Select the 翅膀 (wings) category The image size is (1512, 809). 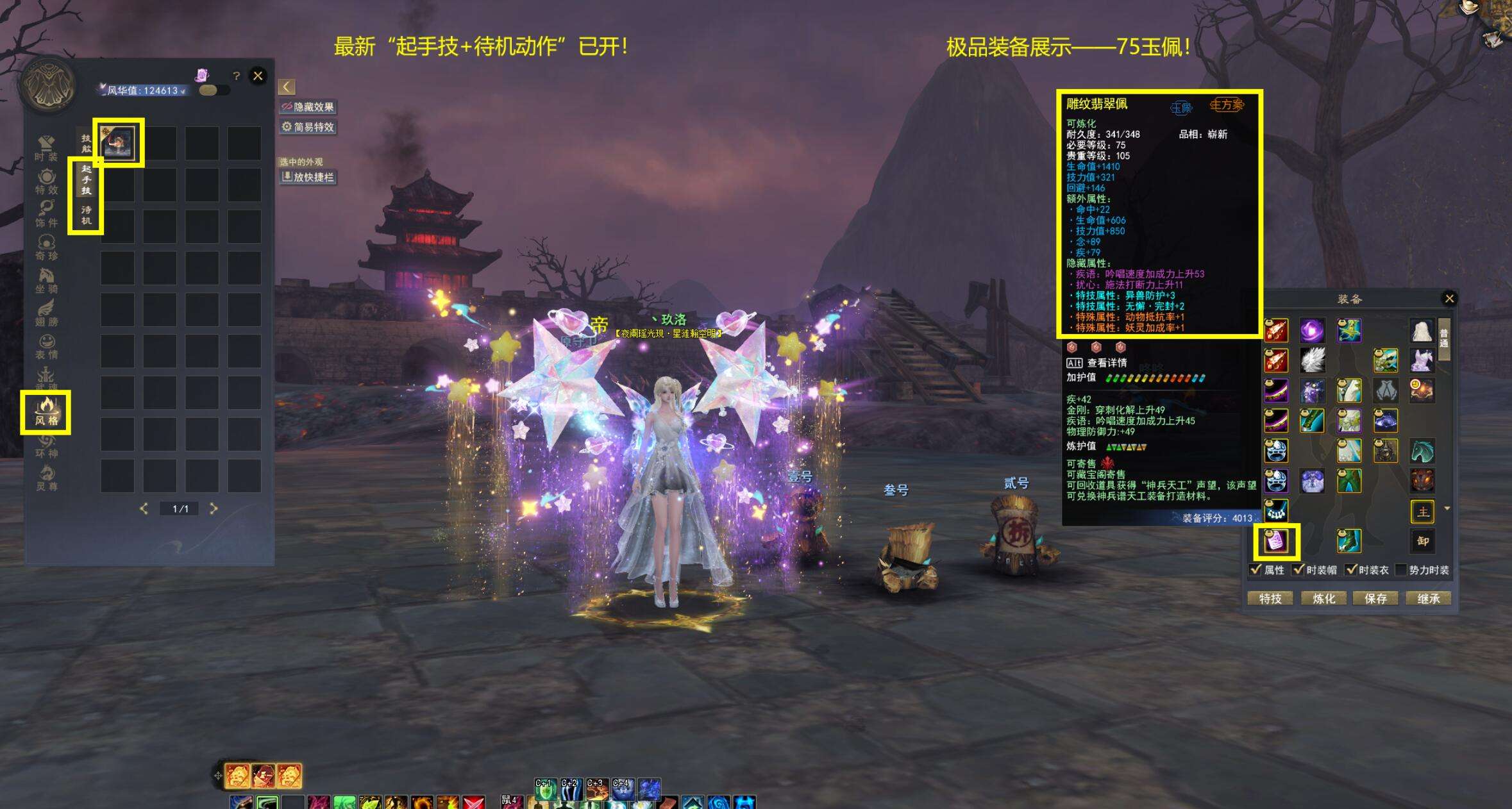pos(46,313)
